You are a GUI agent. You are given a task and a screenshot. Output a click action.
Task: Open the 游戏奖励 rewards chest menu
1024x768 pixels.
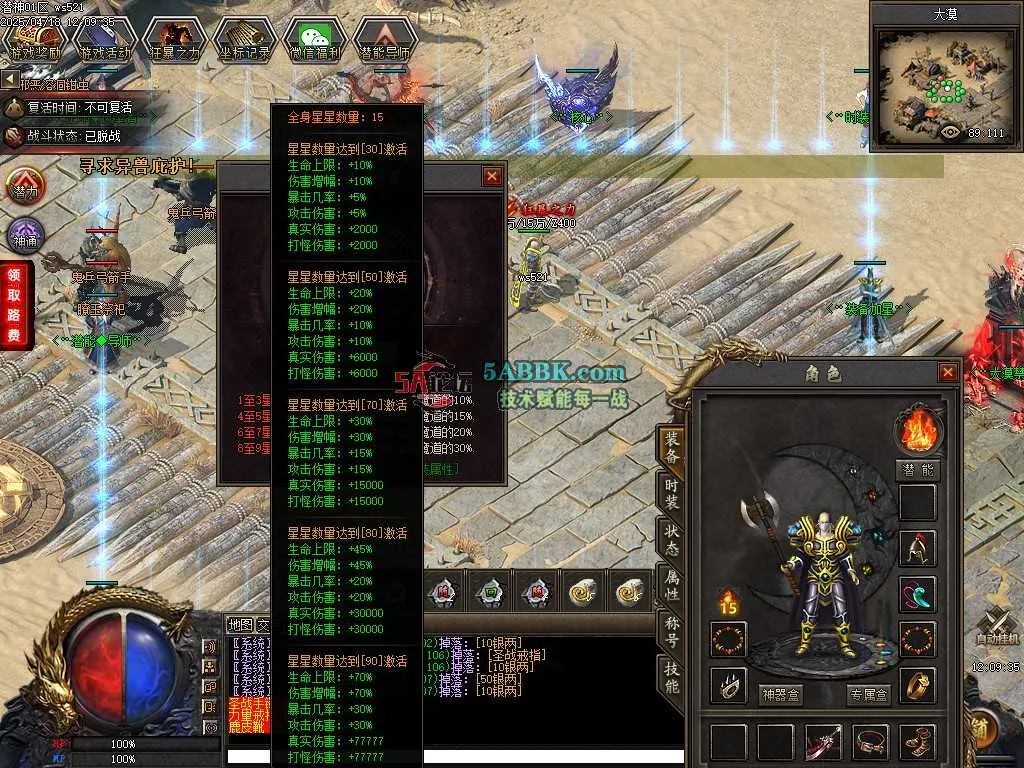[34, 40]
